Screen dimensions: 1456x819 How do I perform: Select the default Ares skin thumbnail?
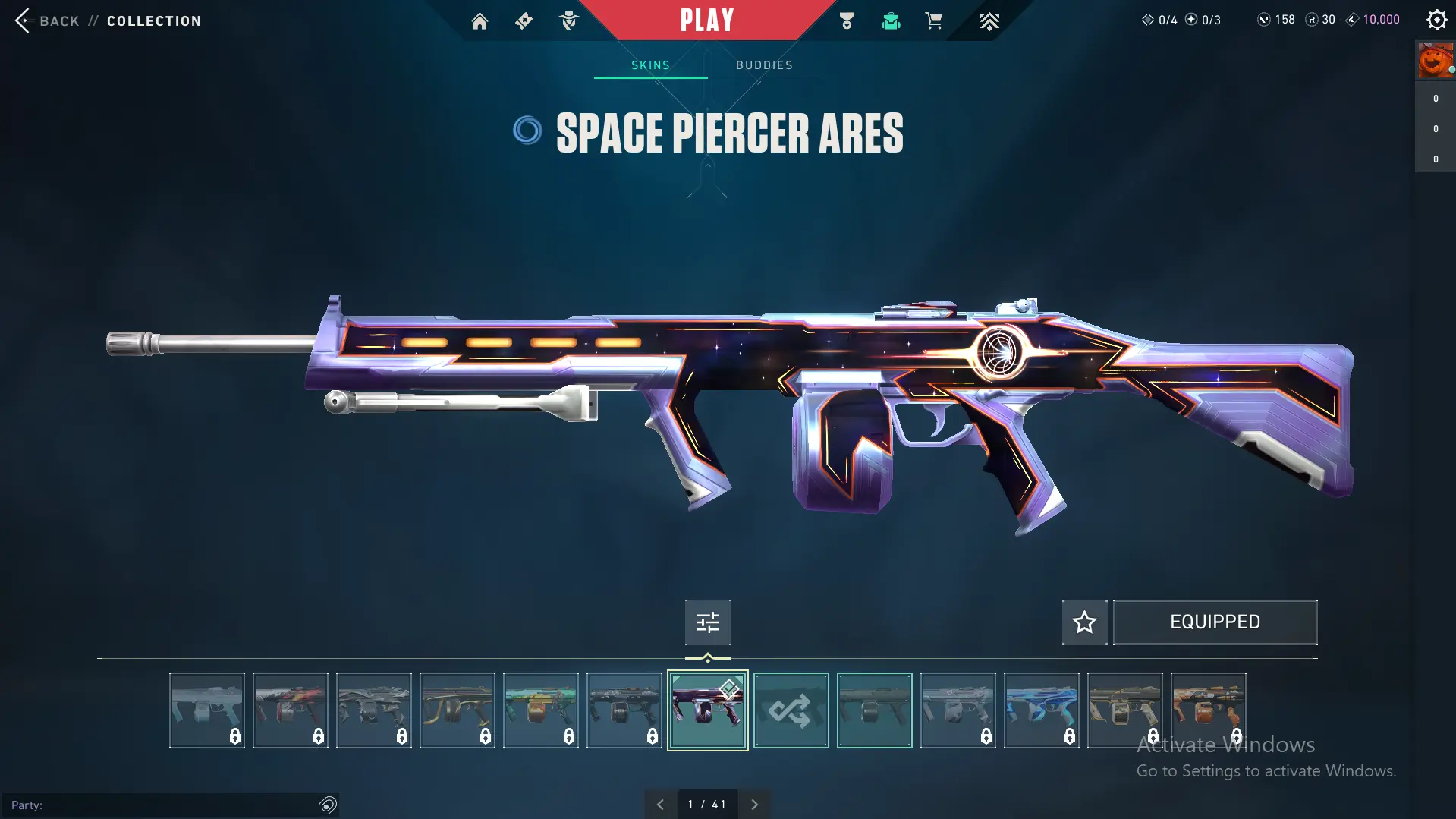(874, 710)
